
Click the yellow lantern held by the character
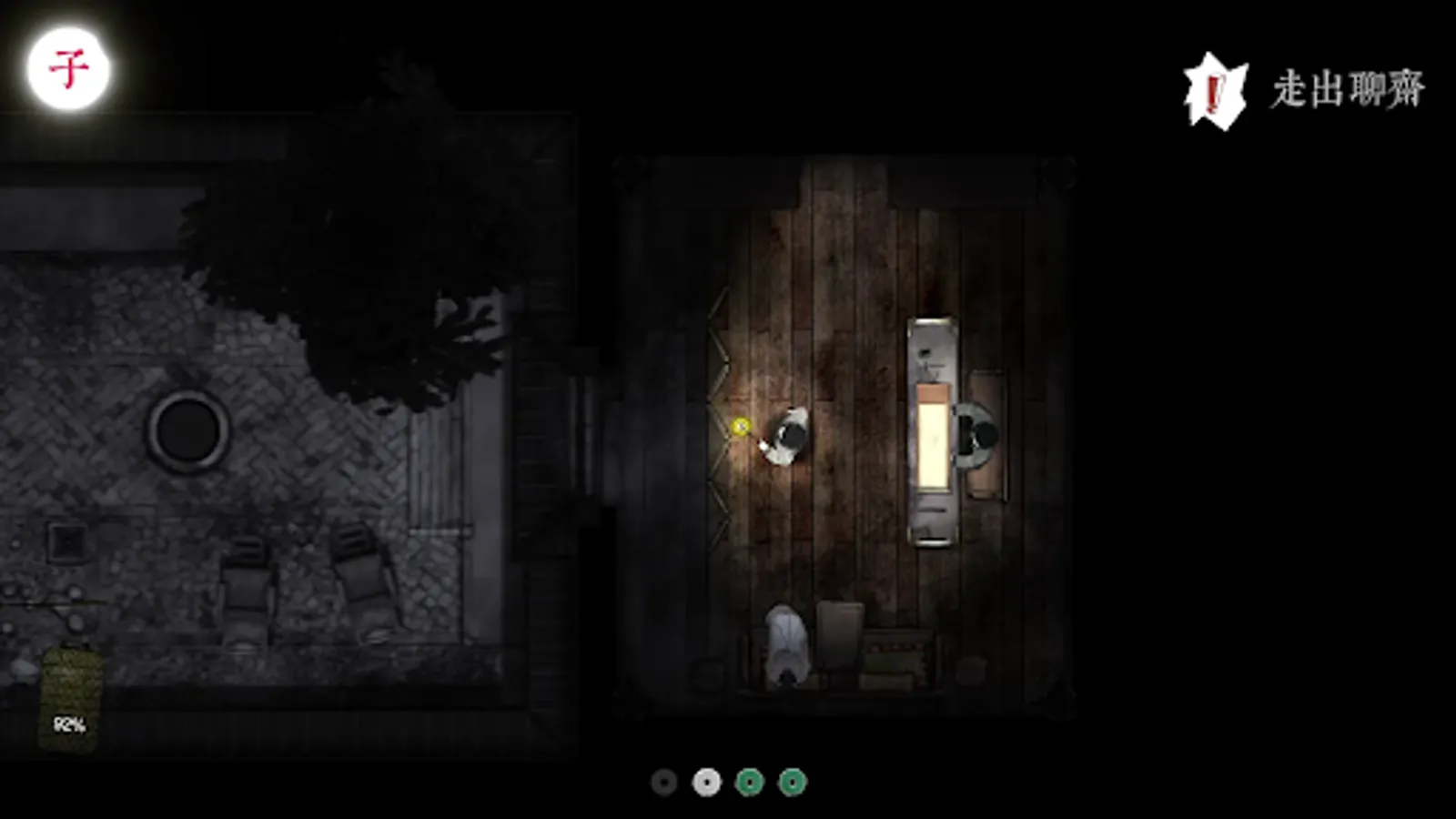(x=739, y=425)
